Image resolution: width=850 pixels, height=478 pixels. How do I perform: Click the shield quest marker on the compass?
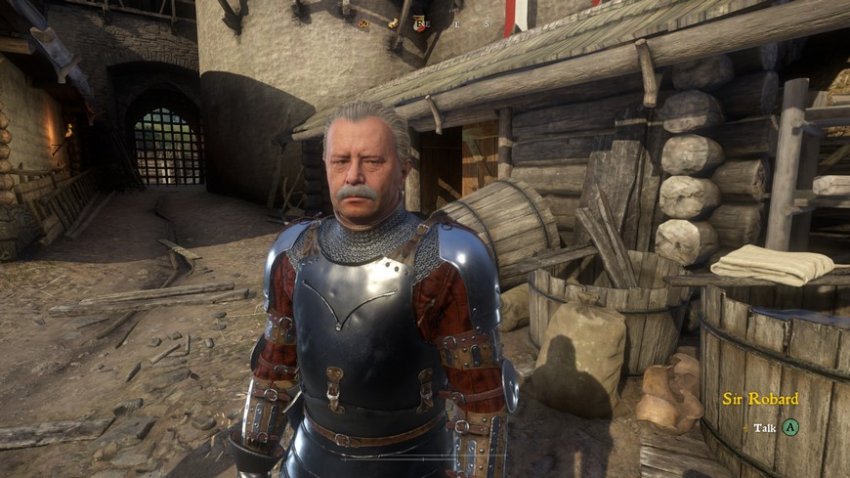(417, 23)
